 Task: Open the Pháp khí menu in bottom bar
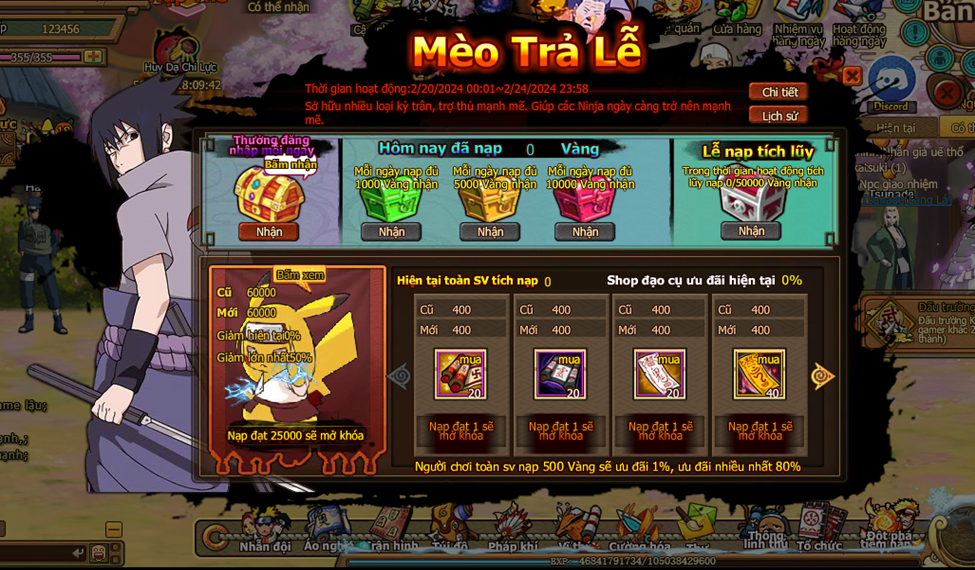coord(514,530)
